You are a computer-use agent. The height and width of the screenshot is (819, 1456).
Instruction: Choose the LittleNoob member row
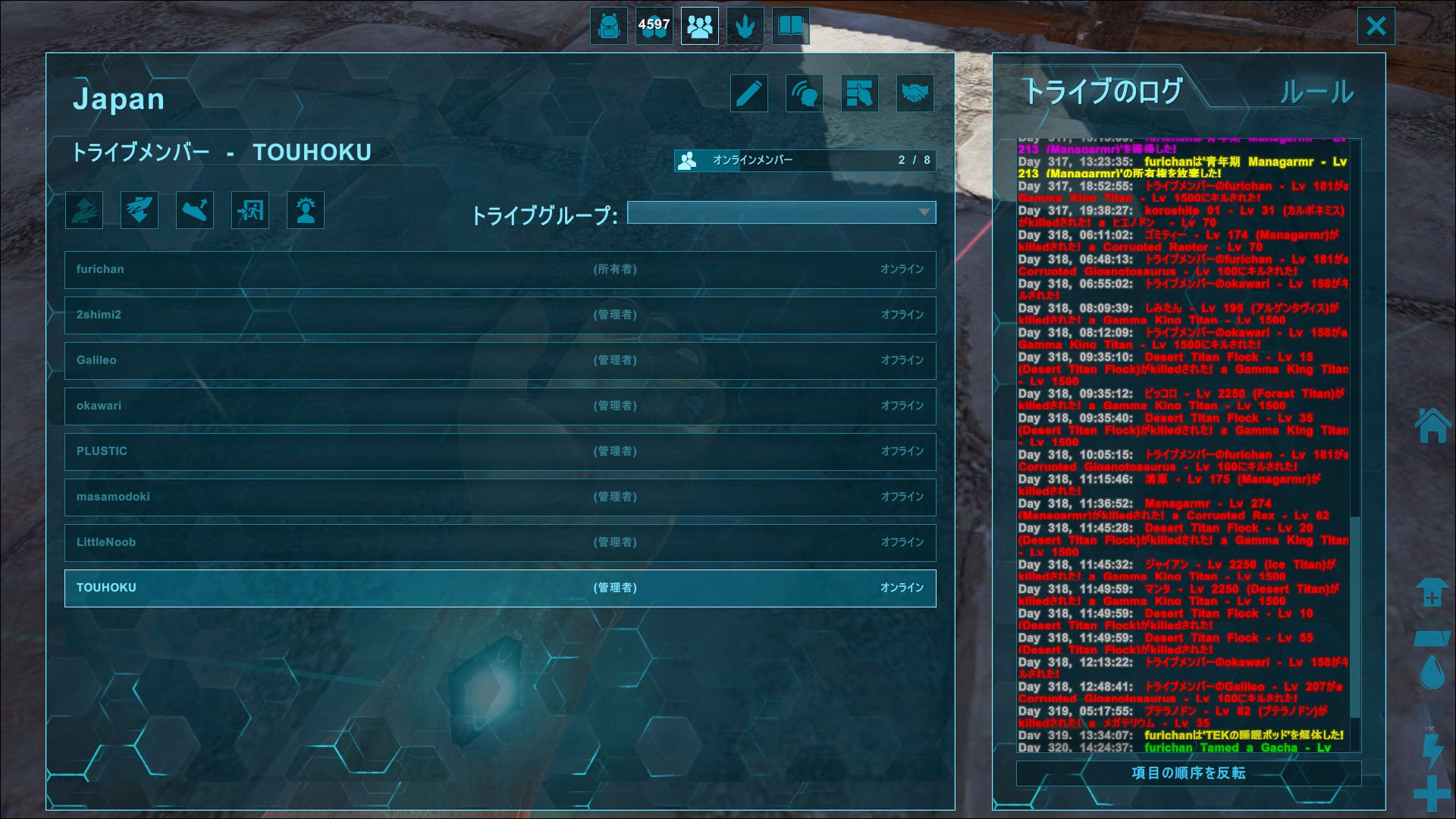pos(500,542)
